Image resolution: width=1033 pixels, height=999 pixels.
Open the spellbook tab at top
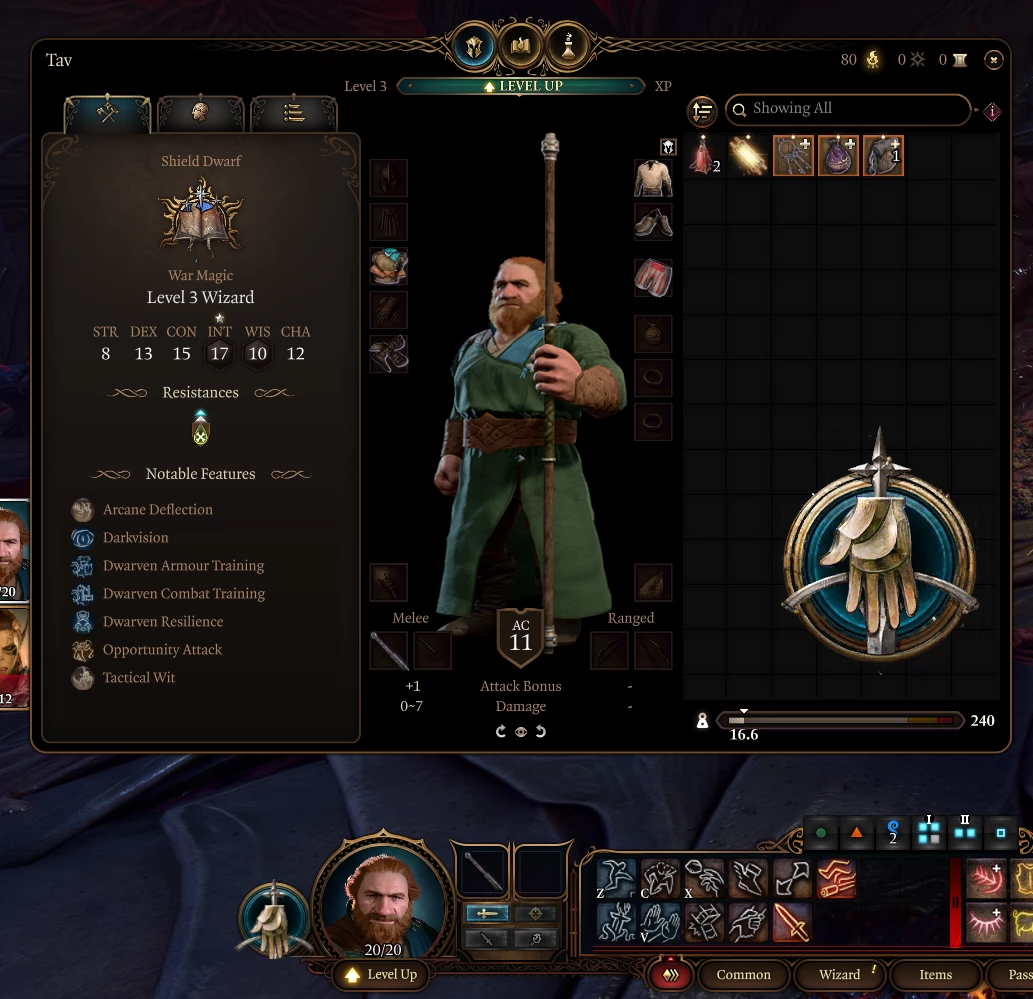pyautogui.click(x=521, y=47)
